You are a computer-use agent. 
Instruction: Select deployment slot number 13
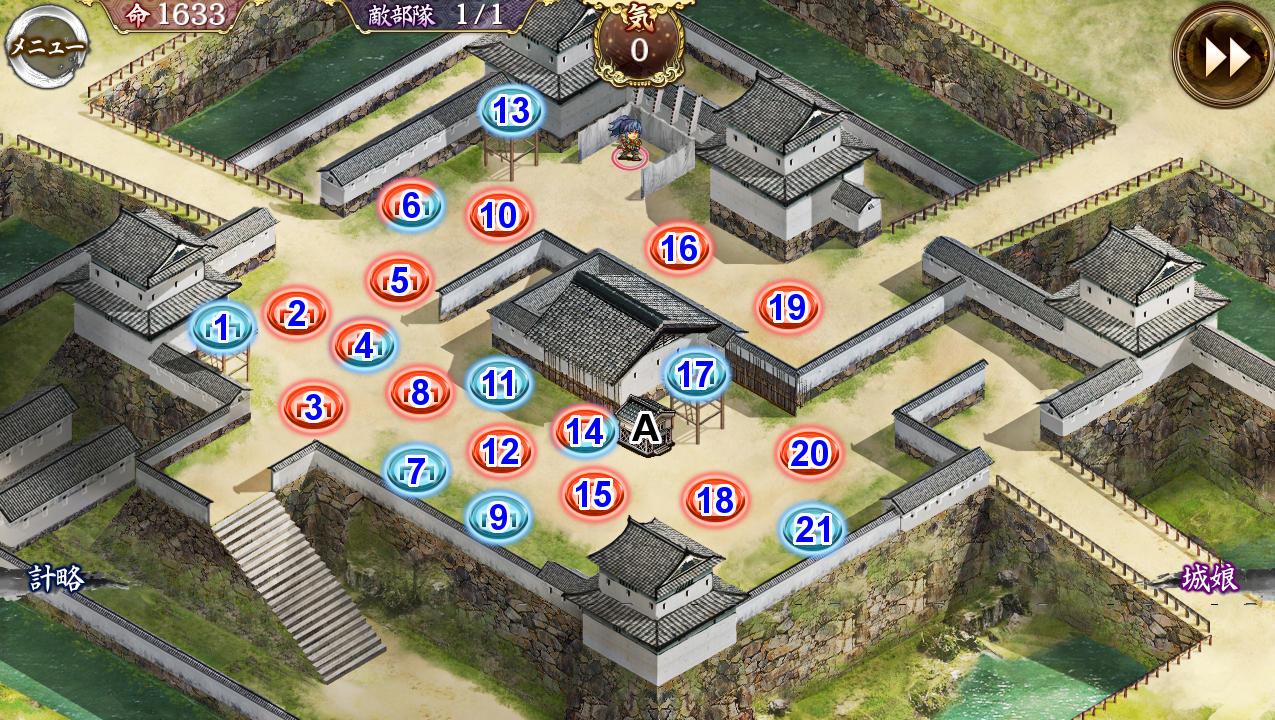click(x=511, y=111)
